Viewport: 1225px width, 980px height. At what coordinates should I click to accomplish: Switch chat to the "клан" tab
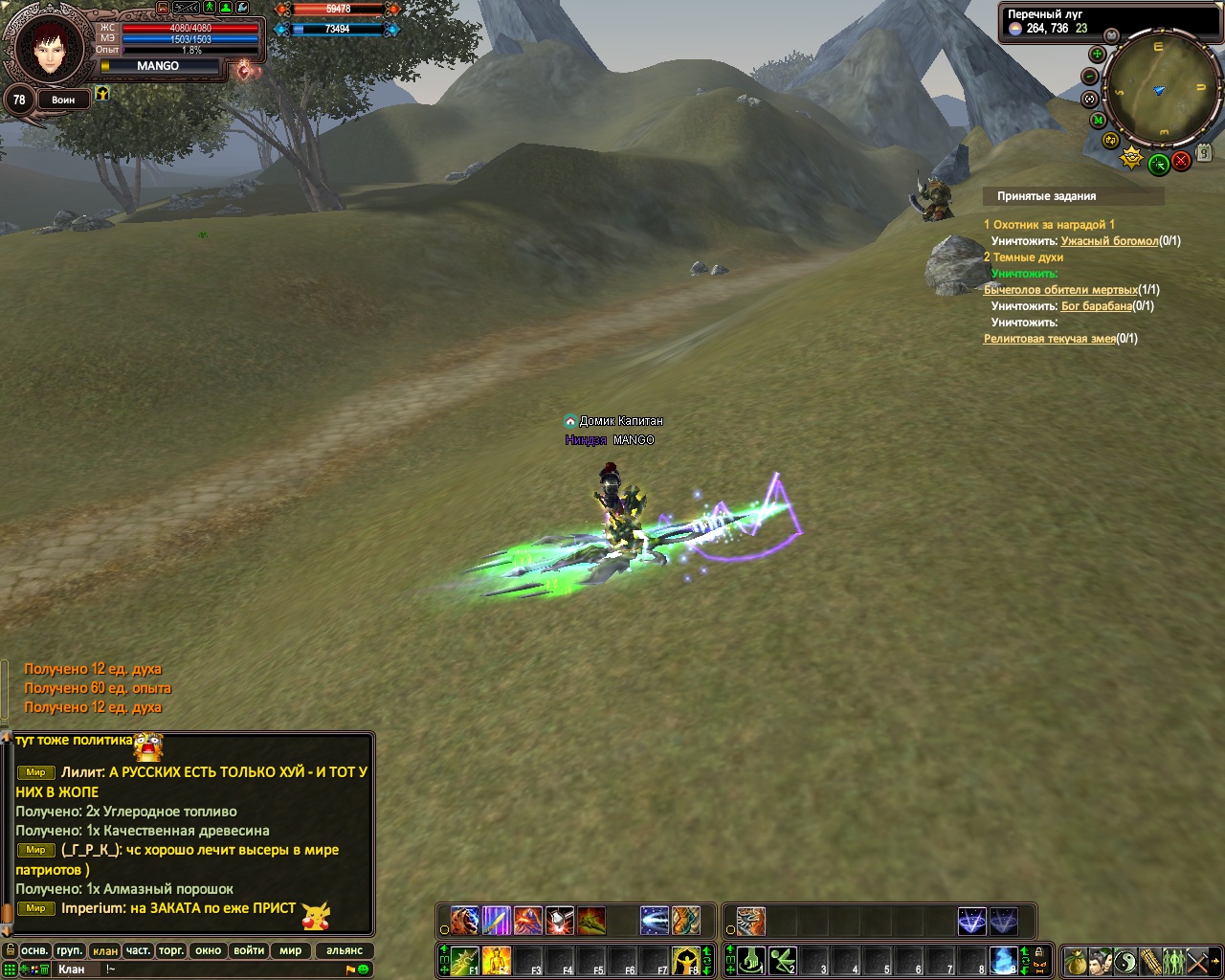pos(105,950)
